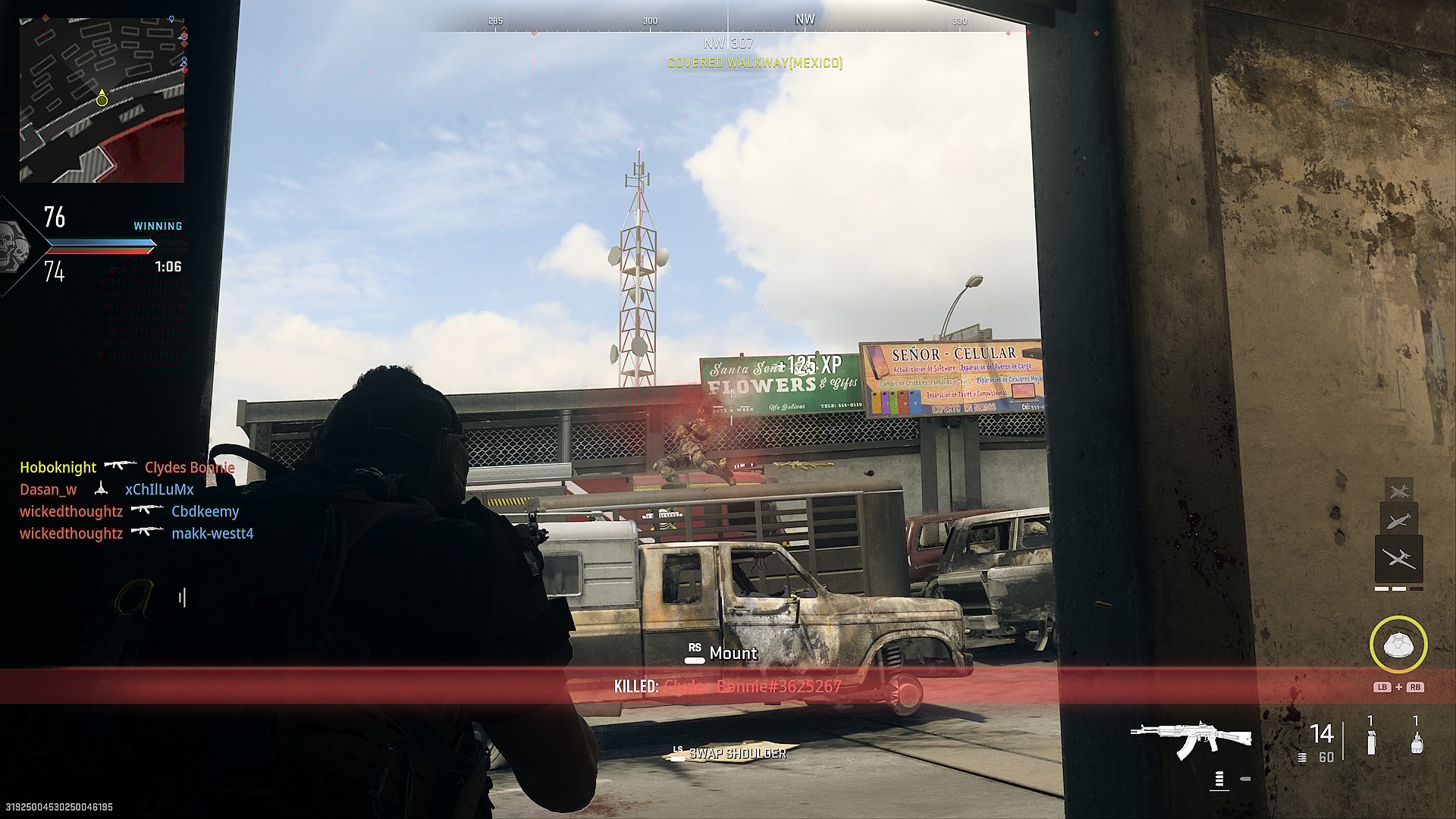Click the assault rifle weapon icon
The height and width of the screenshot is (819, 1456).
(1190, 738)
